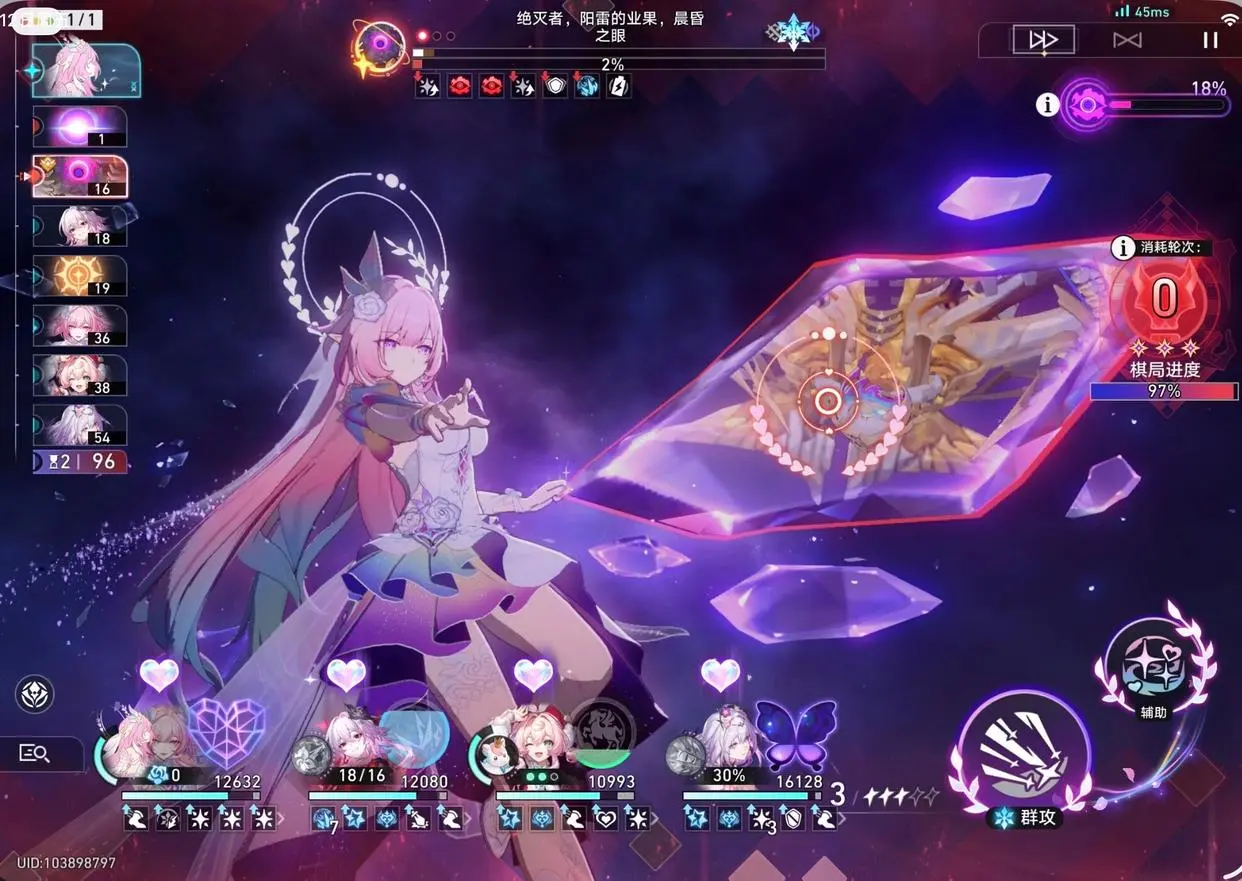
Task: Target the boss's circular lock-on reticle
Action: click(828, 401)
